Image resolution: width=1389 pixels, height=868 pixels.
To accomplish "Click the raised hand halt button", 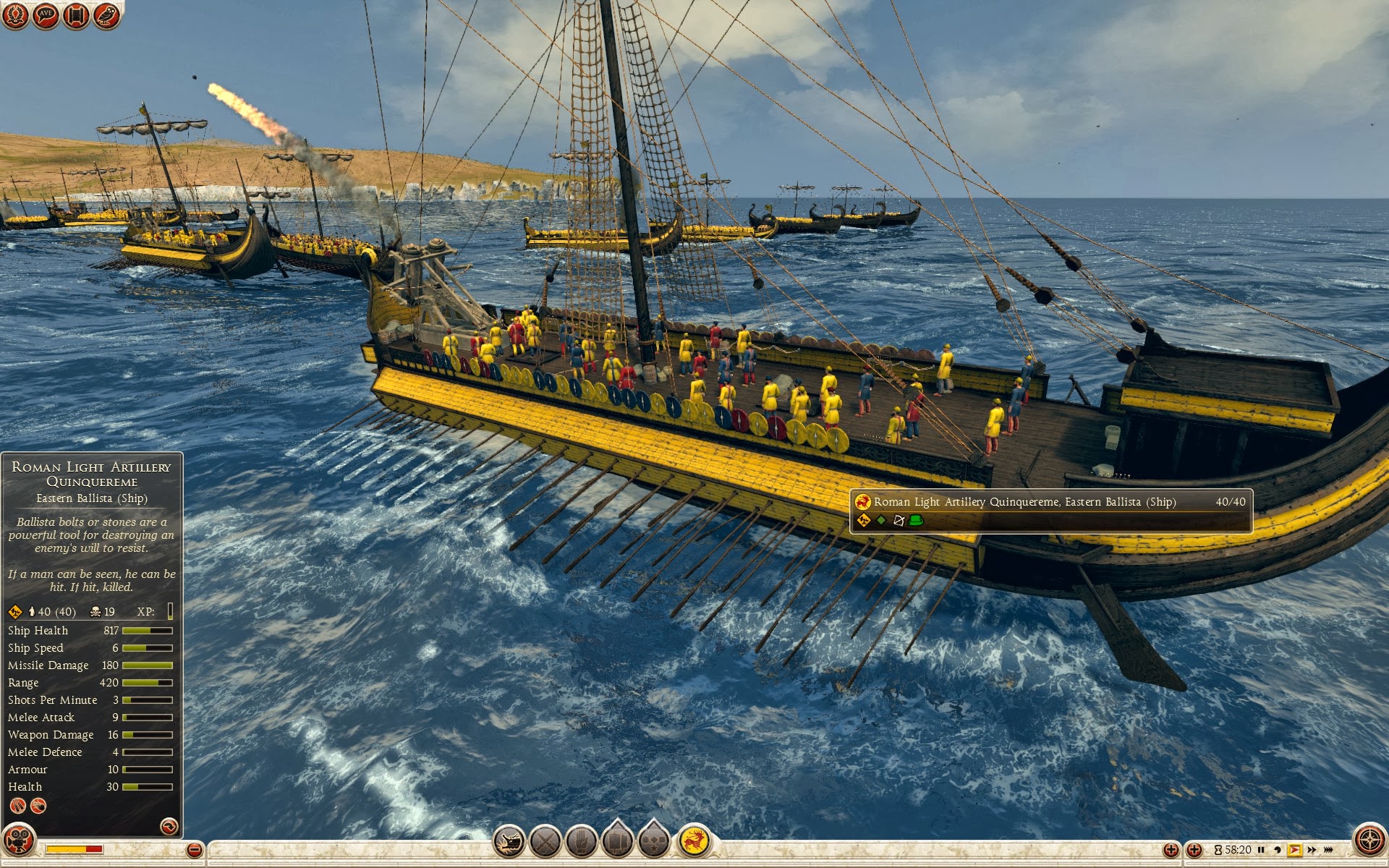I will click(581, 841).
